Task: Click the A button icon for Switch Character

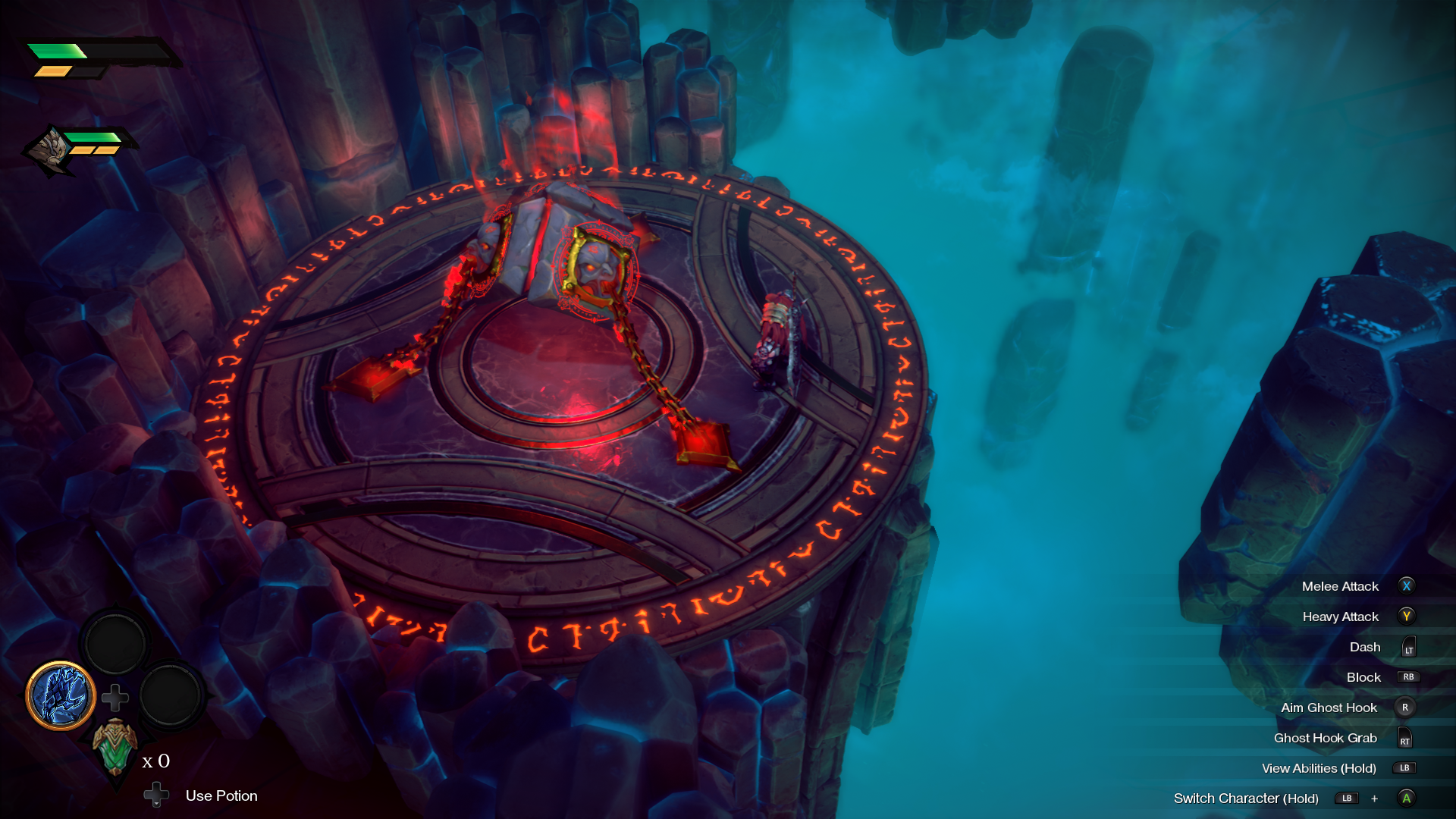Action: click(x=1407, y=799)
